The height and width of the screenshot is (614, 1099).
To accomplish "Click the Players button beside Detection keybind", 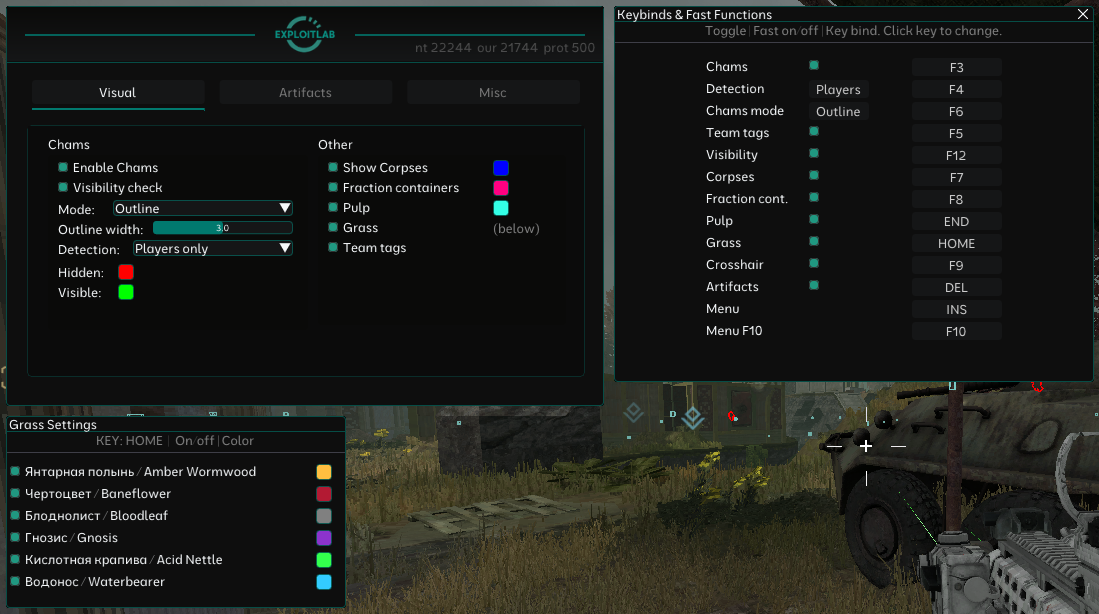I will [838, 90].
